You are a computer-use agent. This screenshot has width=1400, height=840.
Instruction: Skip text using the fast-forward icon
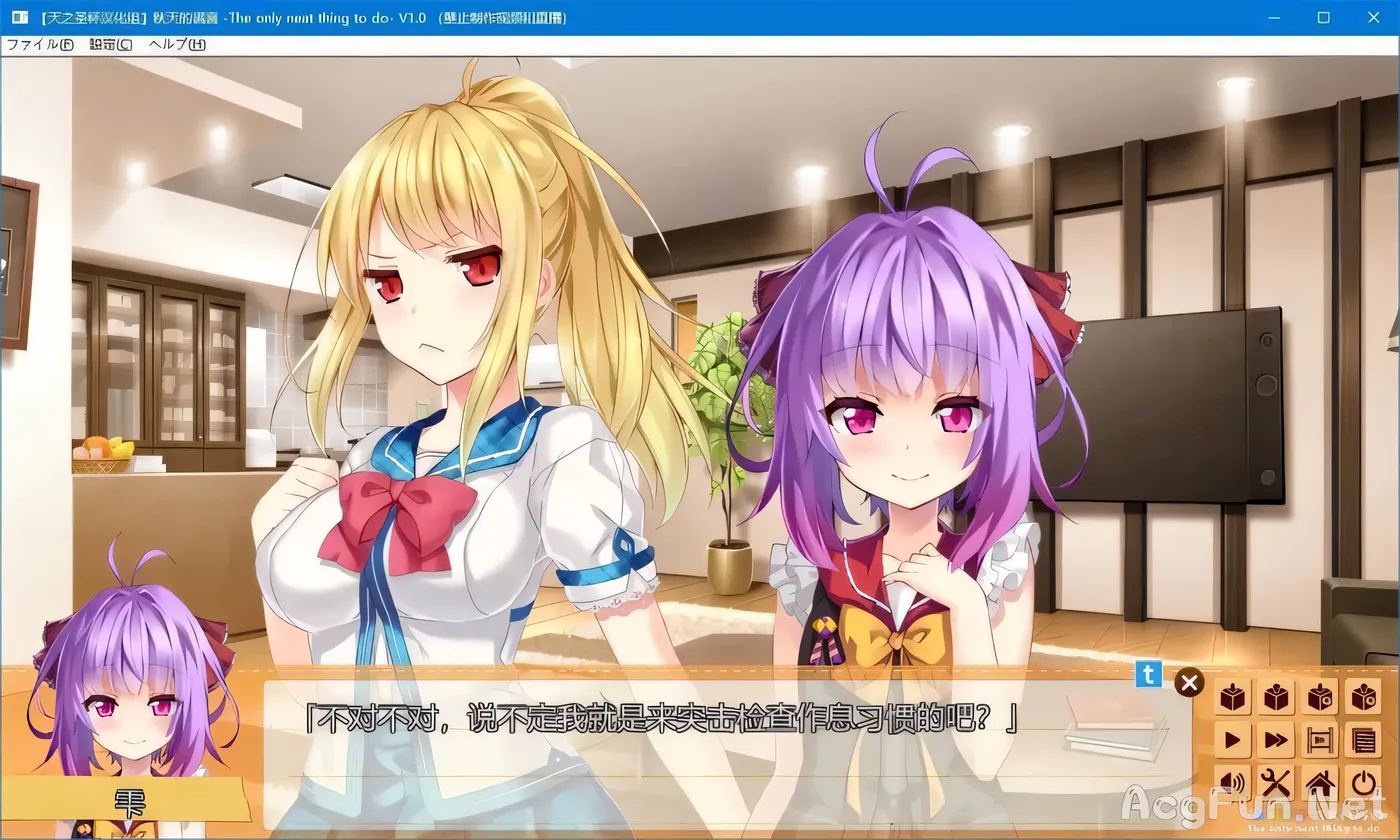(1277, 740)
